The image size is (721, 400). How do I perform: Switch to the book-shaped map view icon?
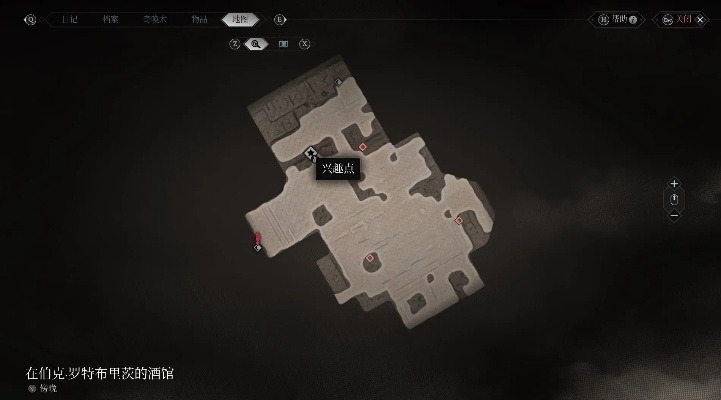283,43
